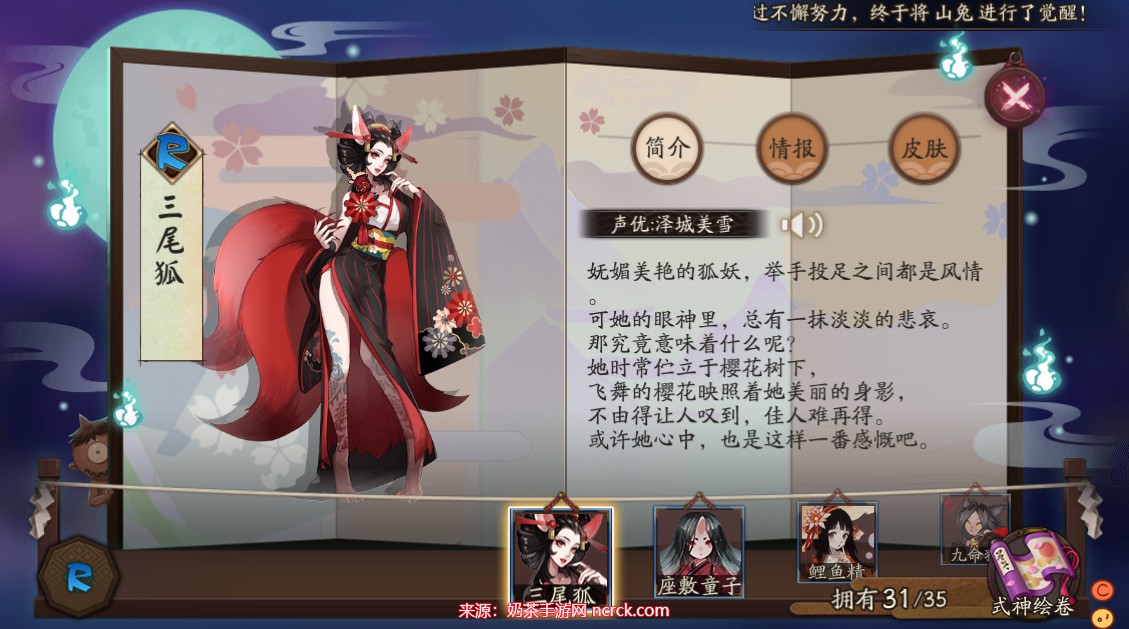The width and height of the screenshot is (1129, 629).
Task: Close the shikigami album with the X button
Action: (1015, 97)
